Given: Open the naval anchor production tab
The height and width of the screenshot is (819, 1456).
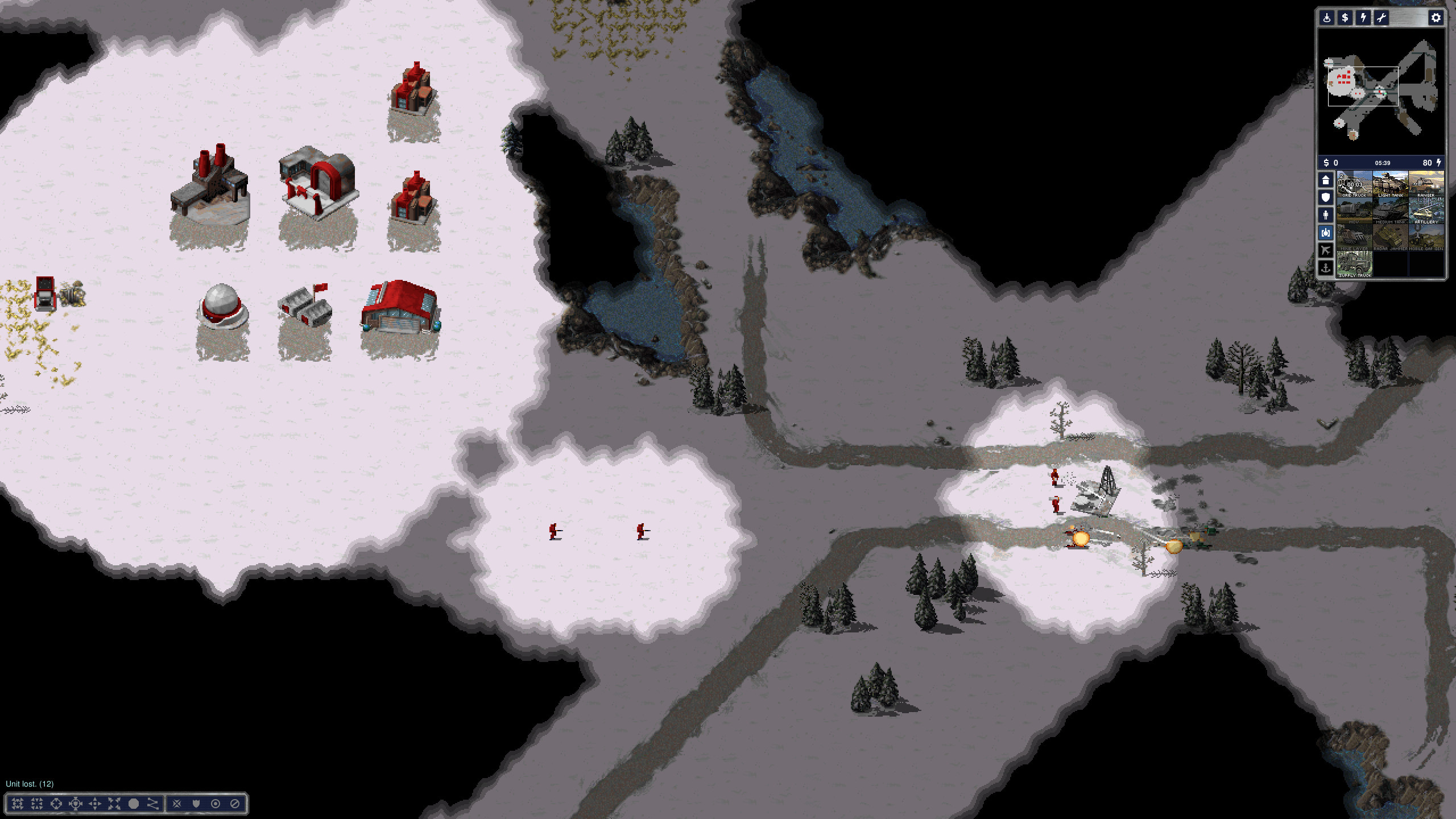Looking at the screenshot, I should (x=1326, y=268).
